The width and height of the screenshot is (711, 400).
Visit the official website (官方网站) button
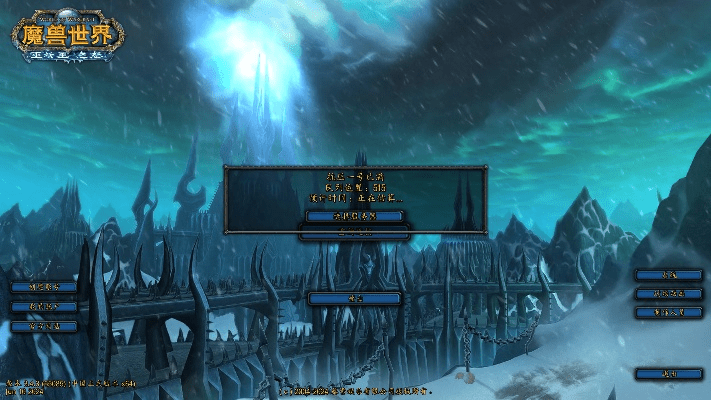coord(44,326)
